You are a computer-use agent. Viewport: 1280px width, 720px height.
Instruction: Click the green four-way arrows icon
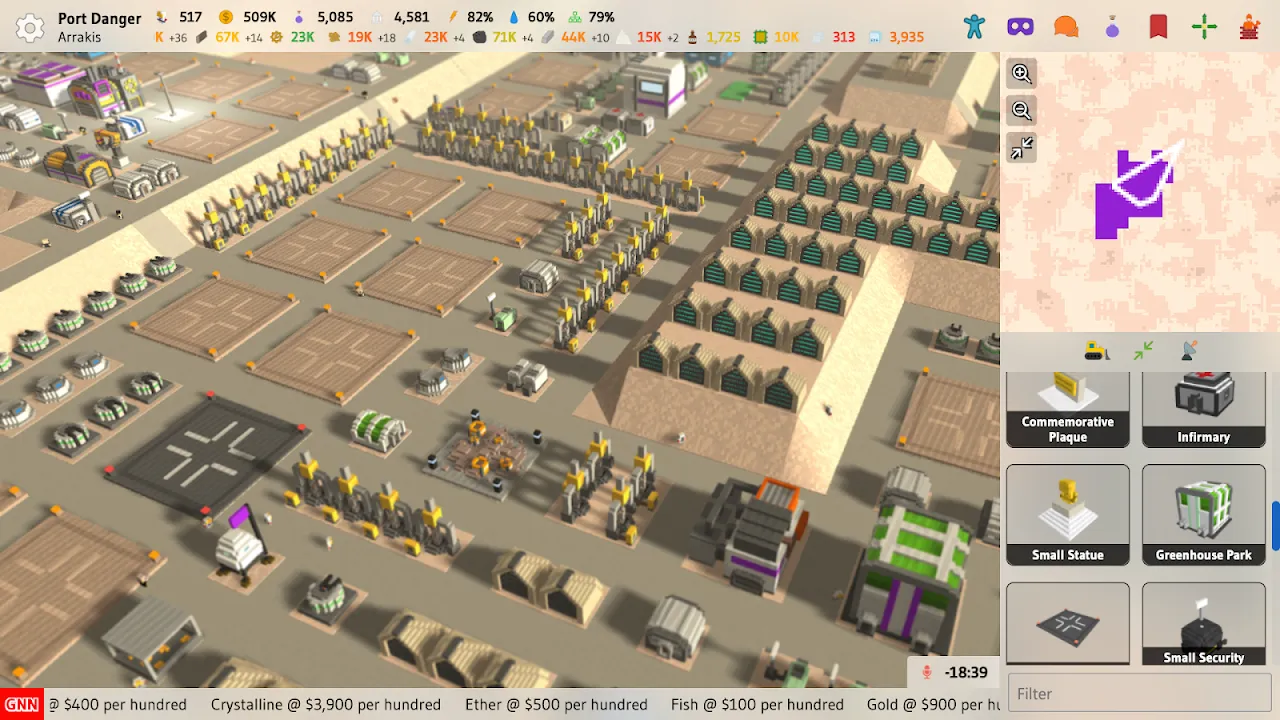[x=1204, y=26]
